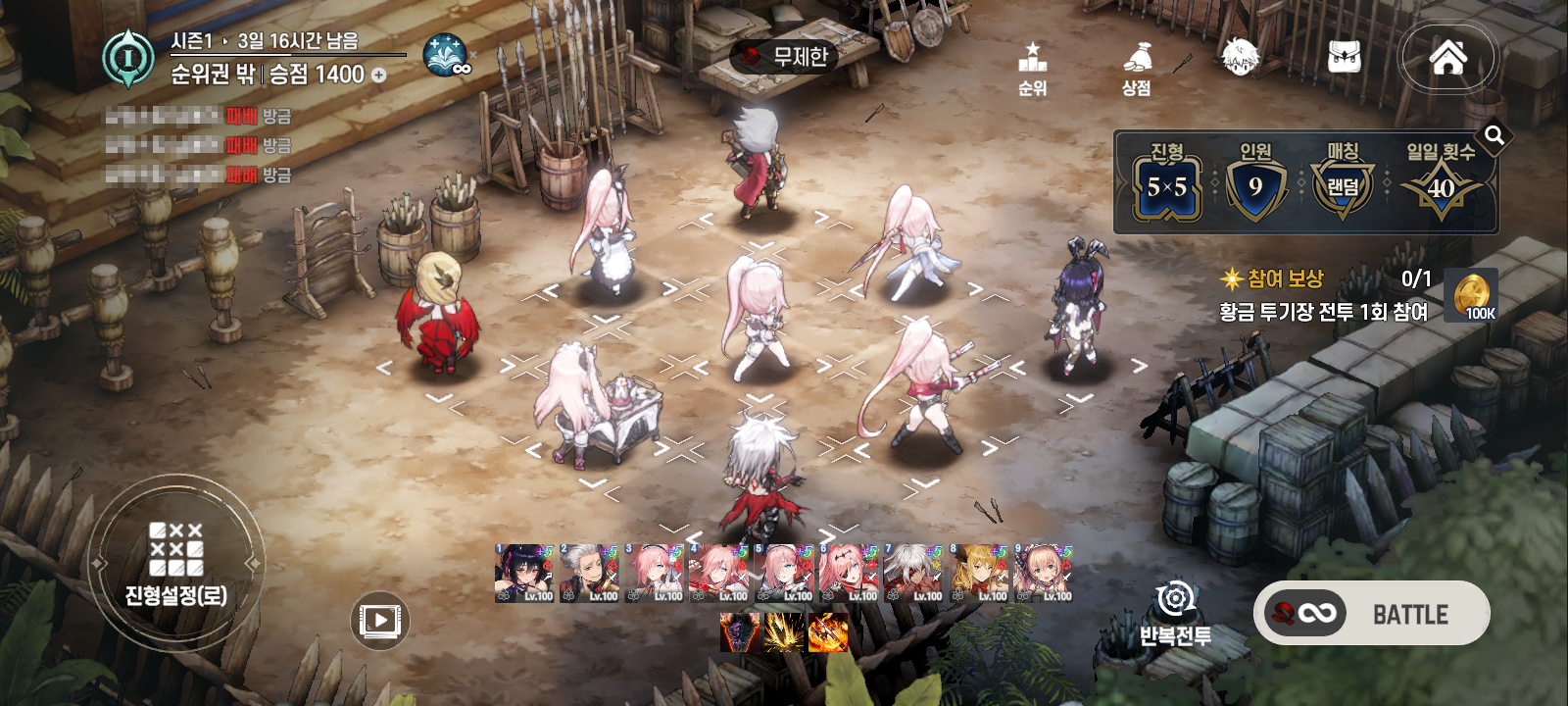The image size is (1568, 706).
Task: Select hero portrait number 7, white-haired hero
Action: (913, 574)
